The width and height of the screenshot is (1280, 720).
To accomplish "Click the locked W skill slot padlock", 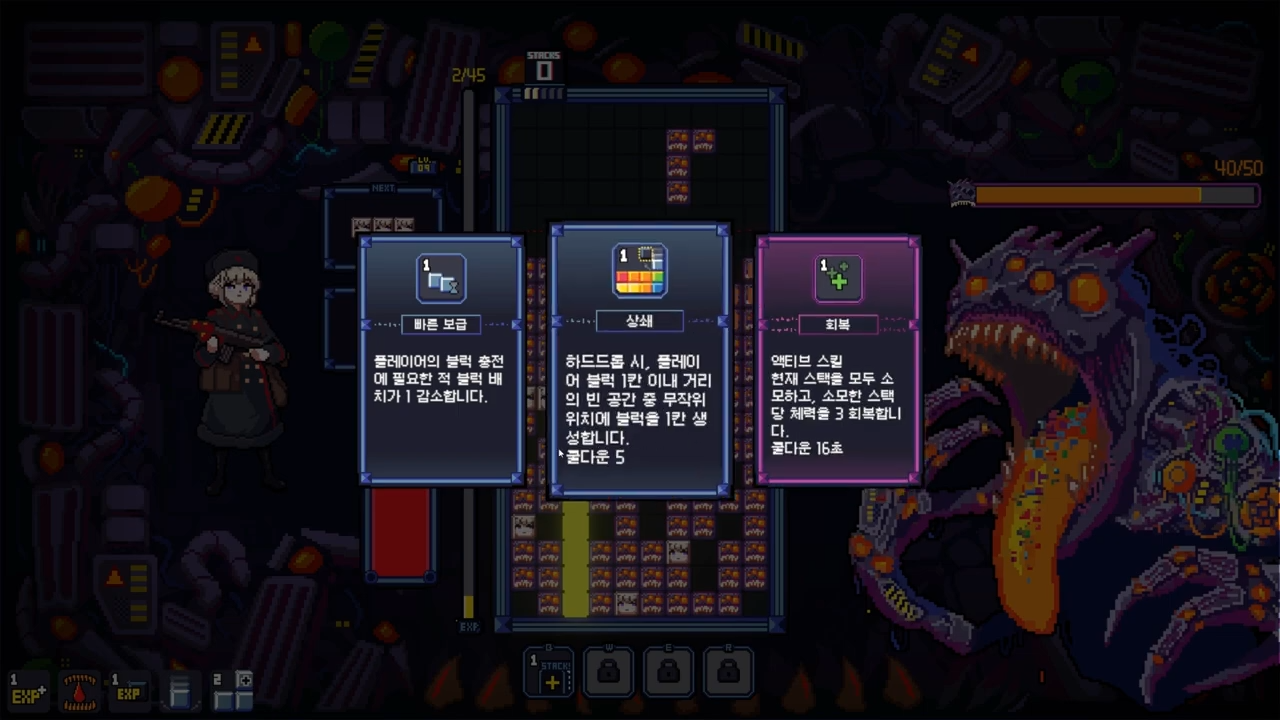I will coord(609,671).
